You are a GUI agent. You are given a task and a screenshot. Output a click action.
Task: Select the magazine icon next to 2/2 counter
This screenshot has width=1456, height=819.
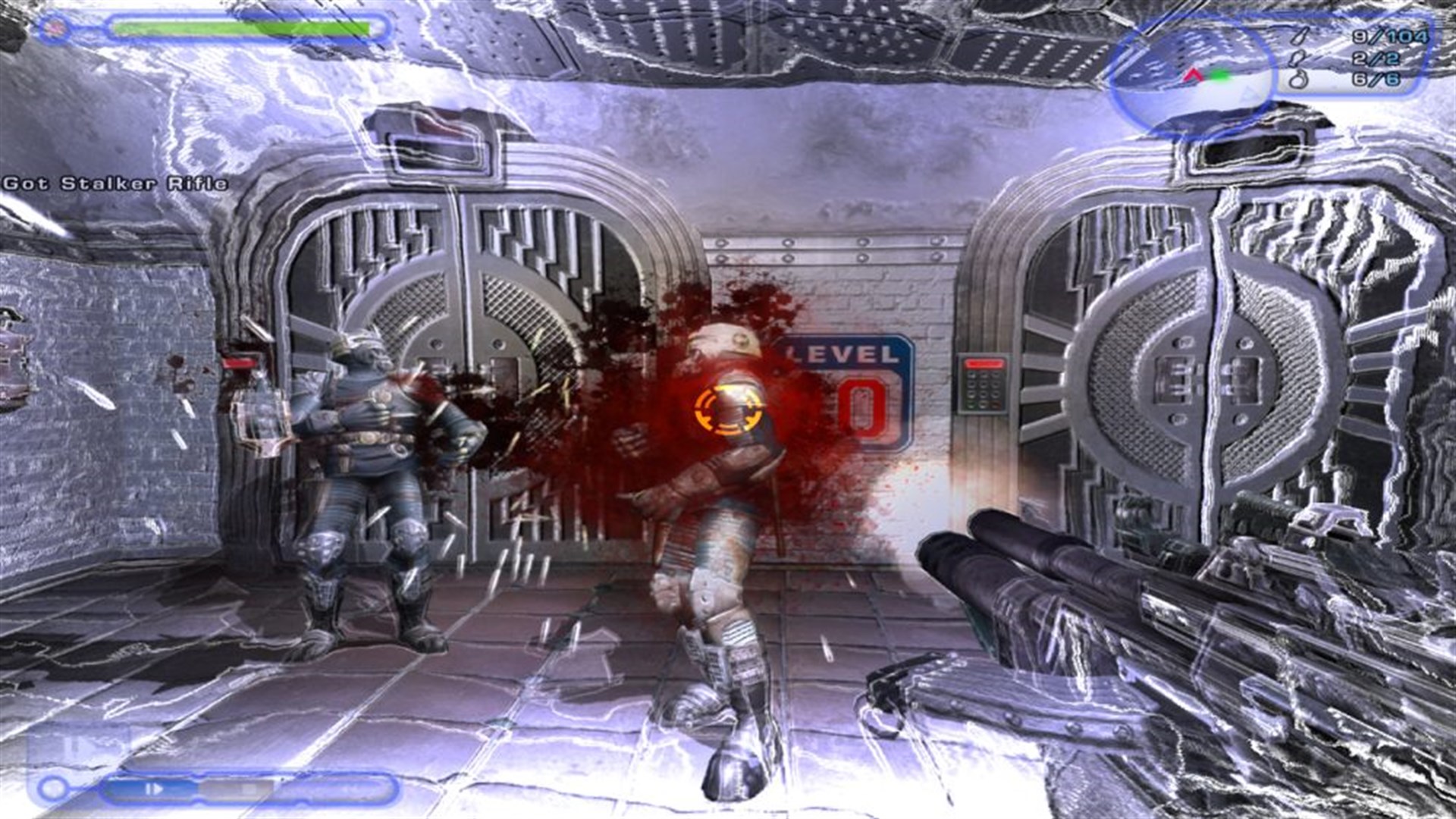[x=1297, y=59]
